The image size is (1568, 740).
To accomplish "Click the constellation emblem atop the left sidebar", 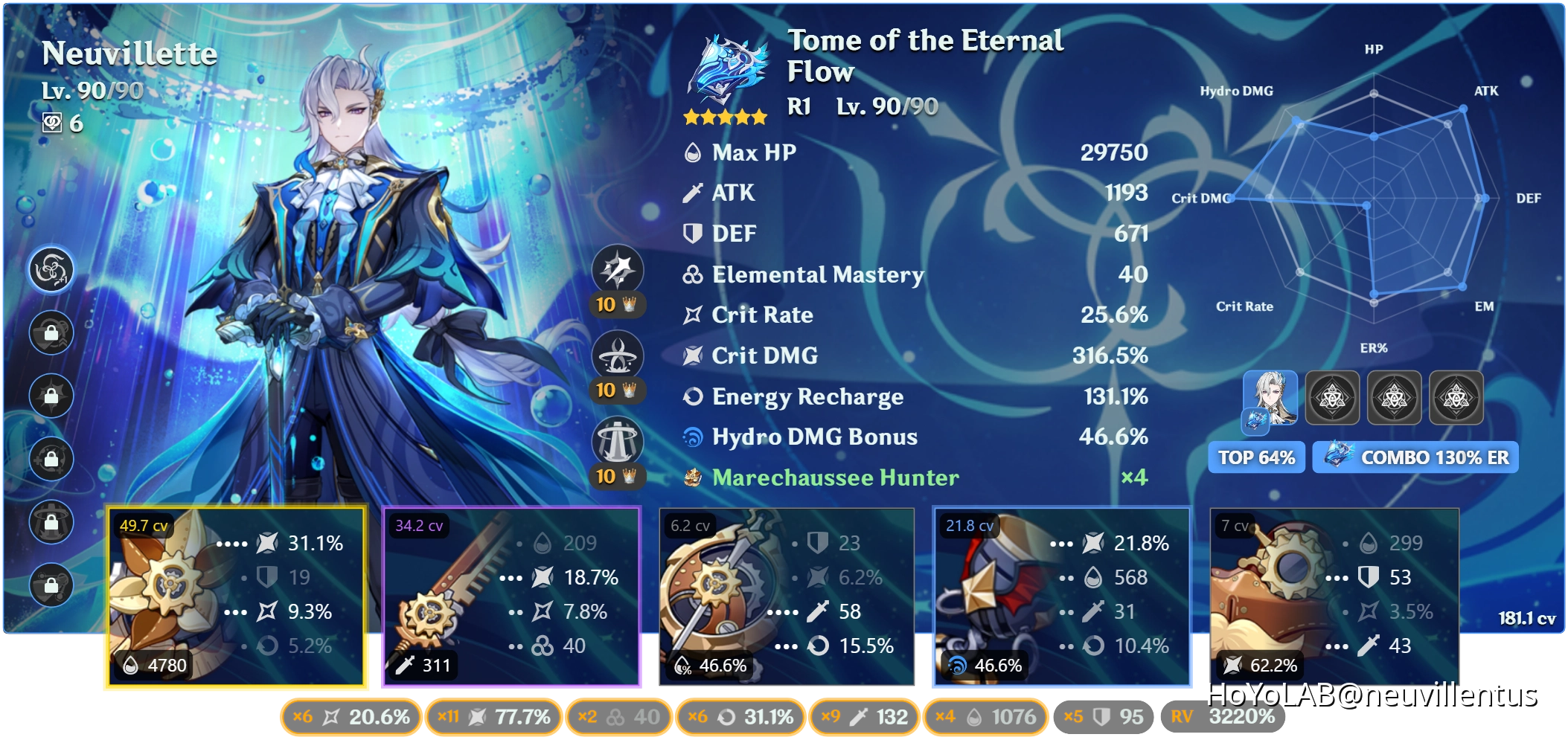I will (52, 271).
